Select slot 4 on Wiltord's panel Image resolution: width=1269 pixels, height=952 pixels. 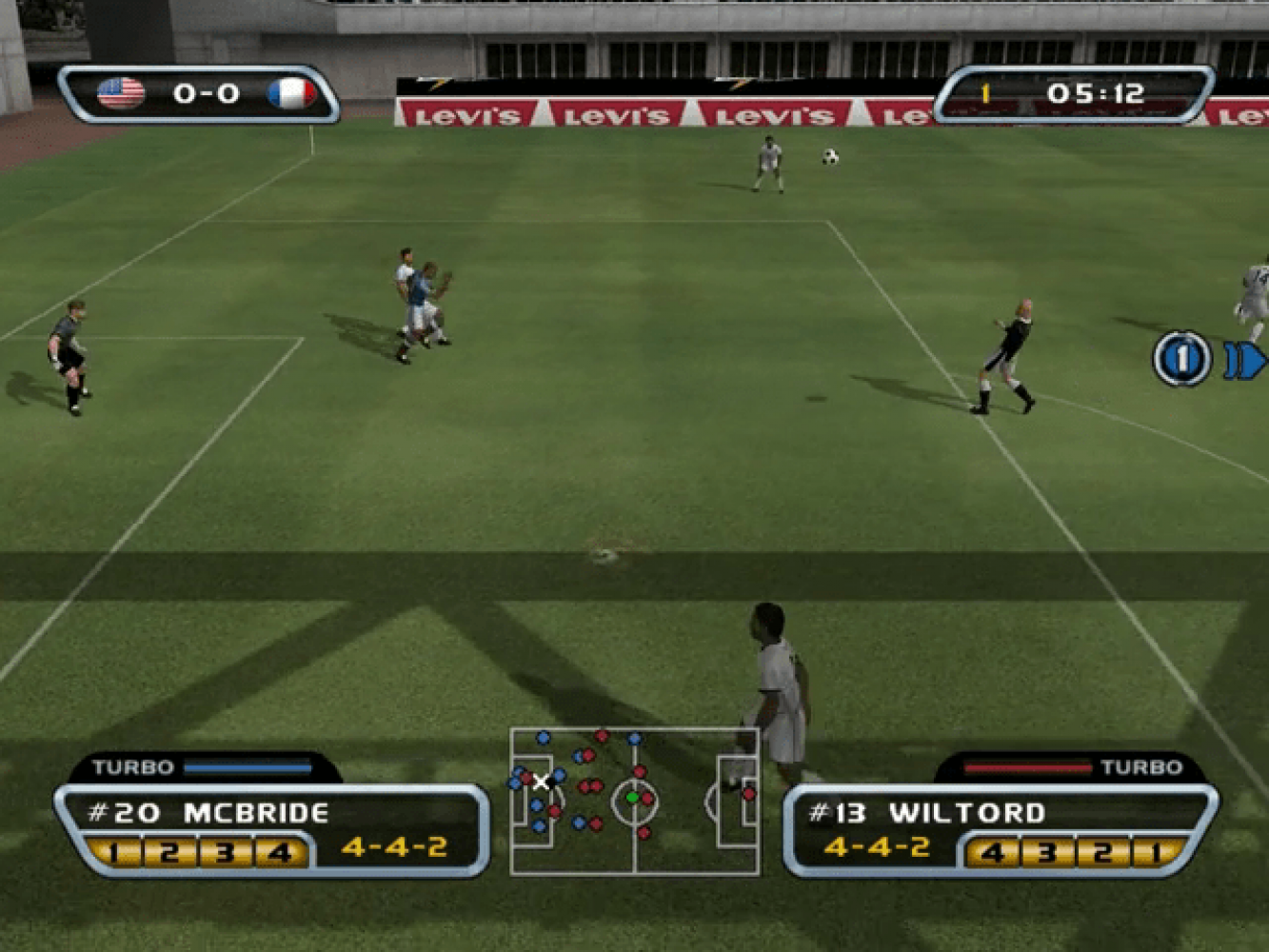coord(992,851)
